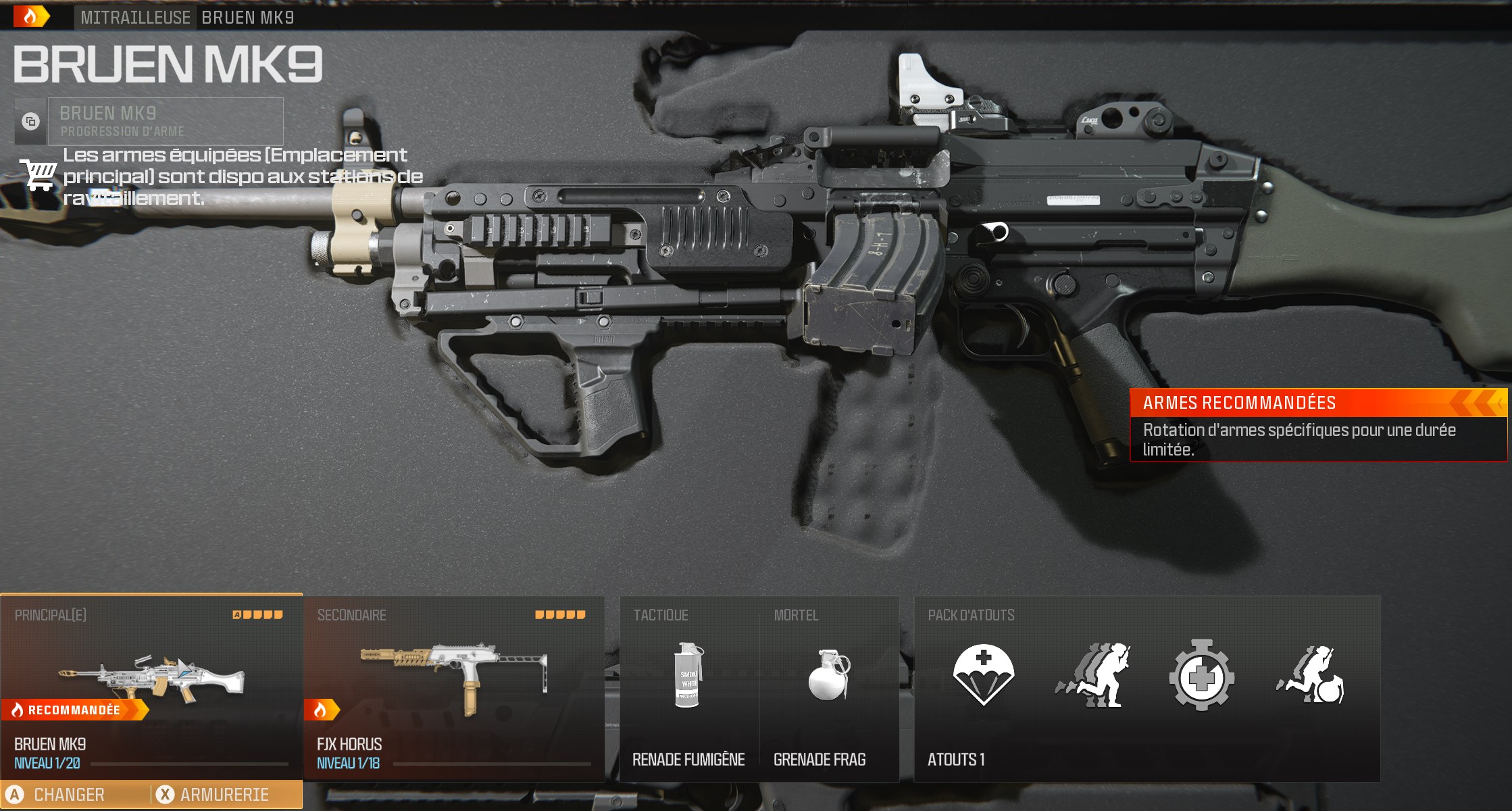The width and height of the screenshot is (1512, 811).
Task: Click the copy icon beside weapon progression
Action: click(30, 122)
